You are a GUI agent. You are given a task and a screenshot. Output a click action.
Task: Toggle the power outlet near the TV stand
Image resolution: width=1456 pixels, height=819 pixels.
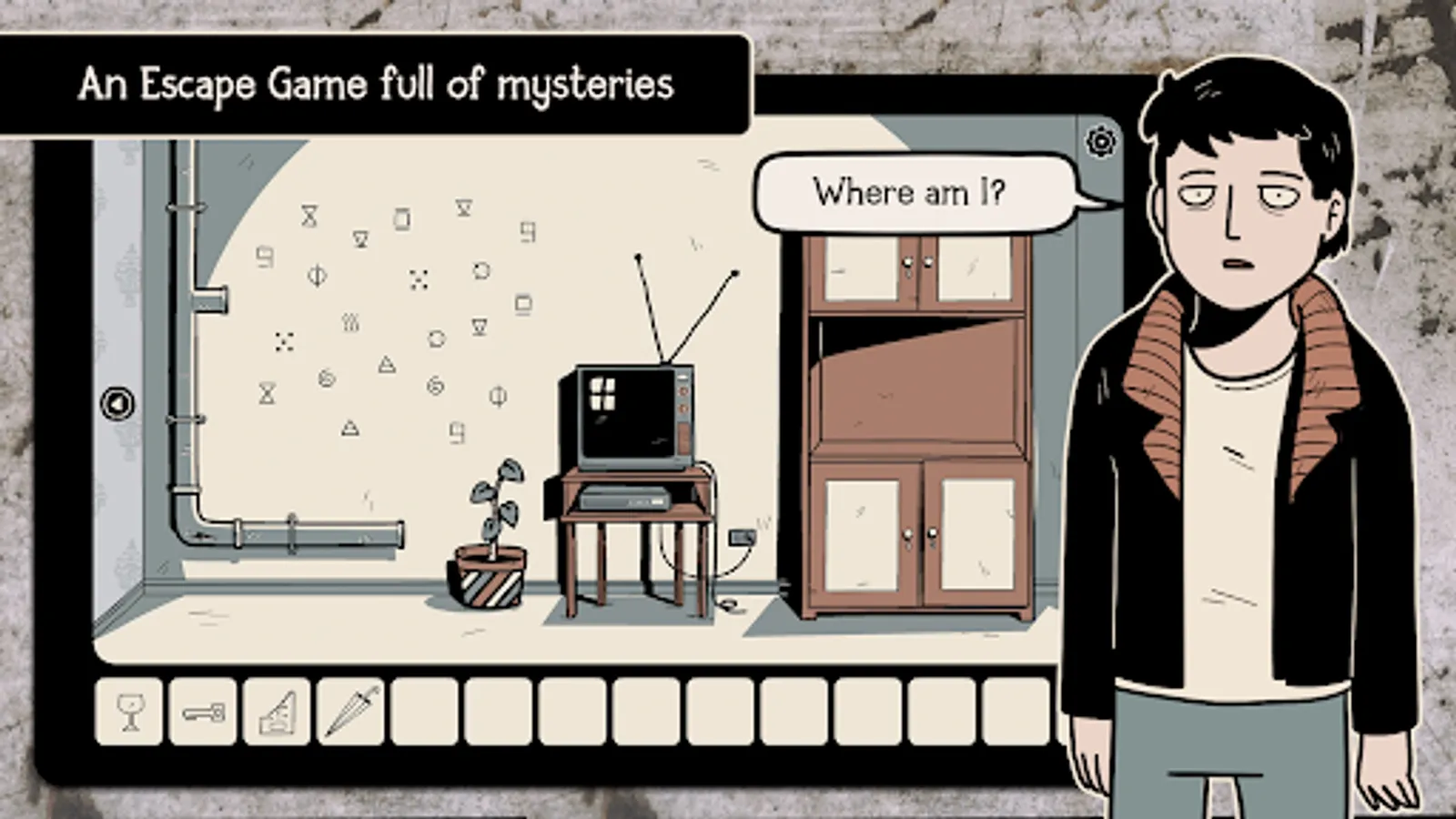point(742,537)
